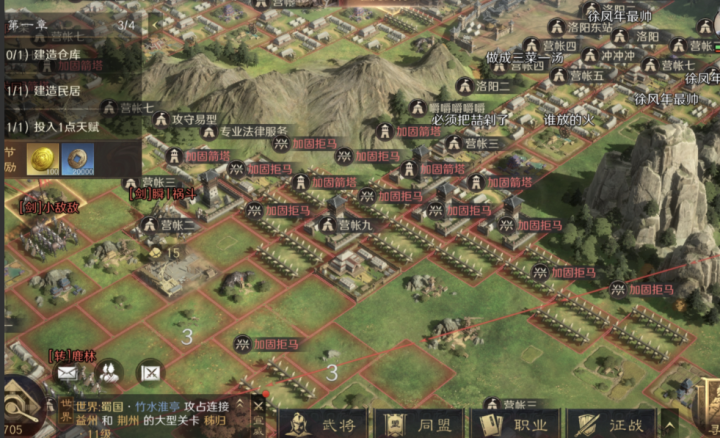
Task: Open the three-person group icon
Action: tap(108, 373)
